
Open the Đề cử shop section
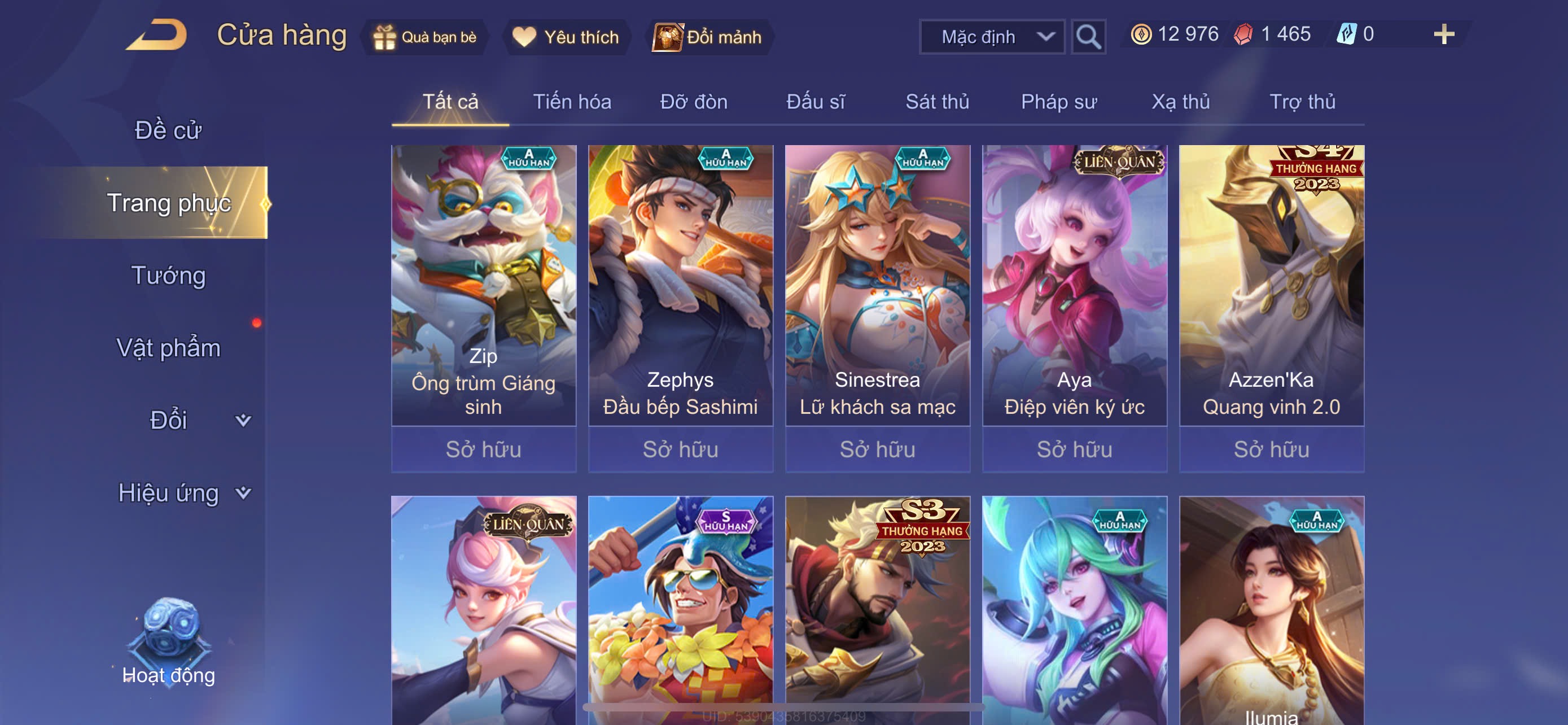click(168, 130)
